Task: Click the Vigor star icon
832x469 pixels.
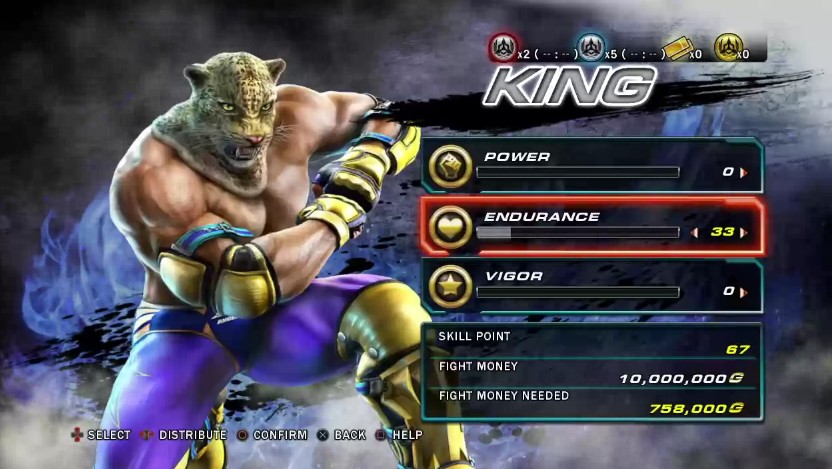Action: tap(450, 287)
